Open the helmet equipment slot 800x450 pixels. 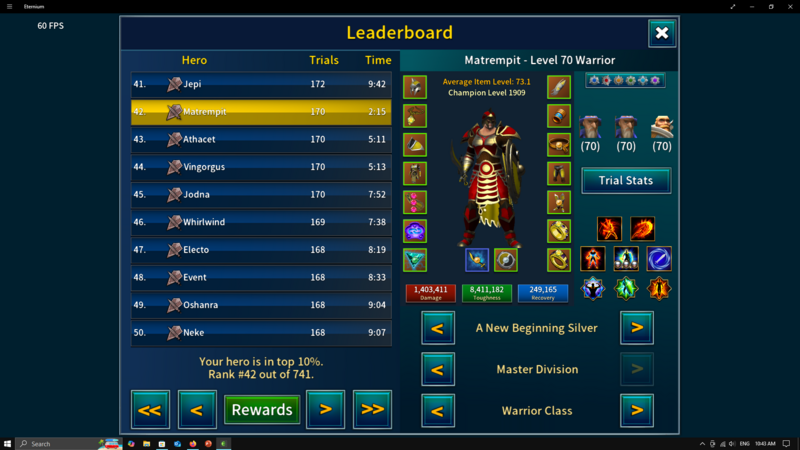pyautogui.click(x=415, y=87)
